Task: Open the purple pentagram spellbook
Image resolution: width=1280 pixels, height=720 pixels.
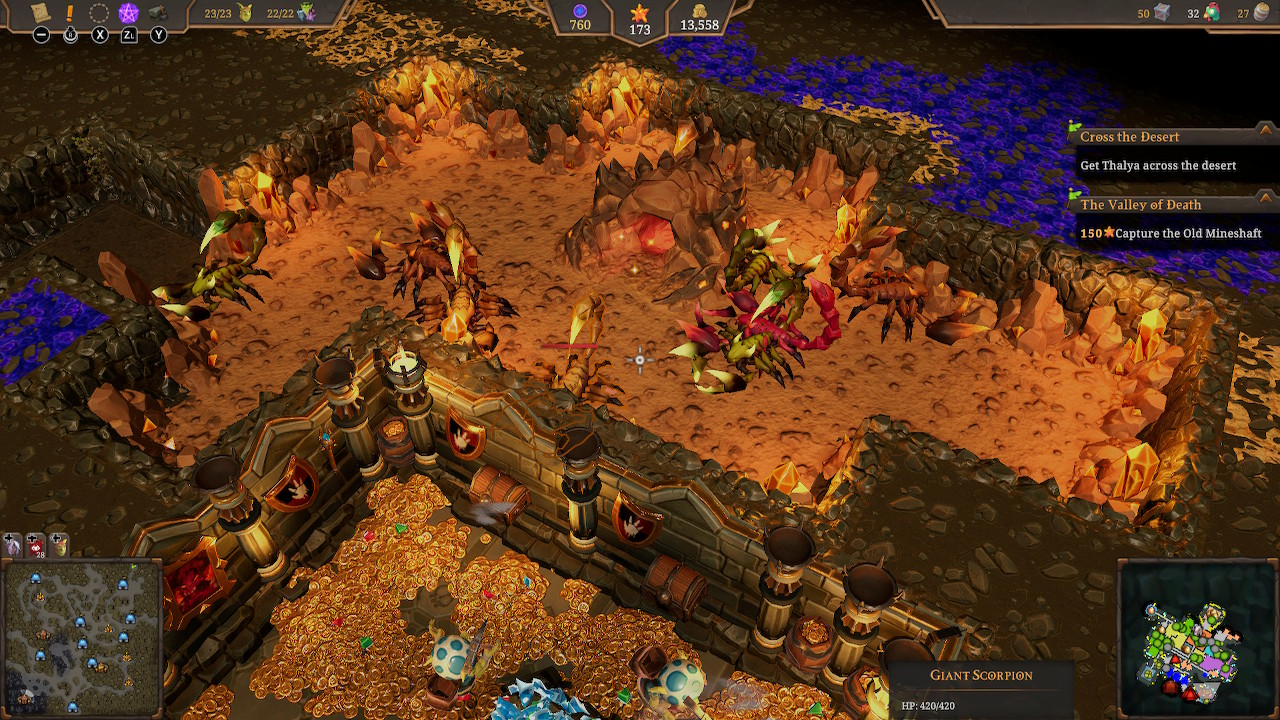Action: 128,12
